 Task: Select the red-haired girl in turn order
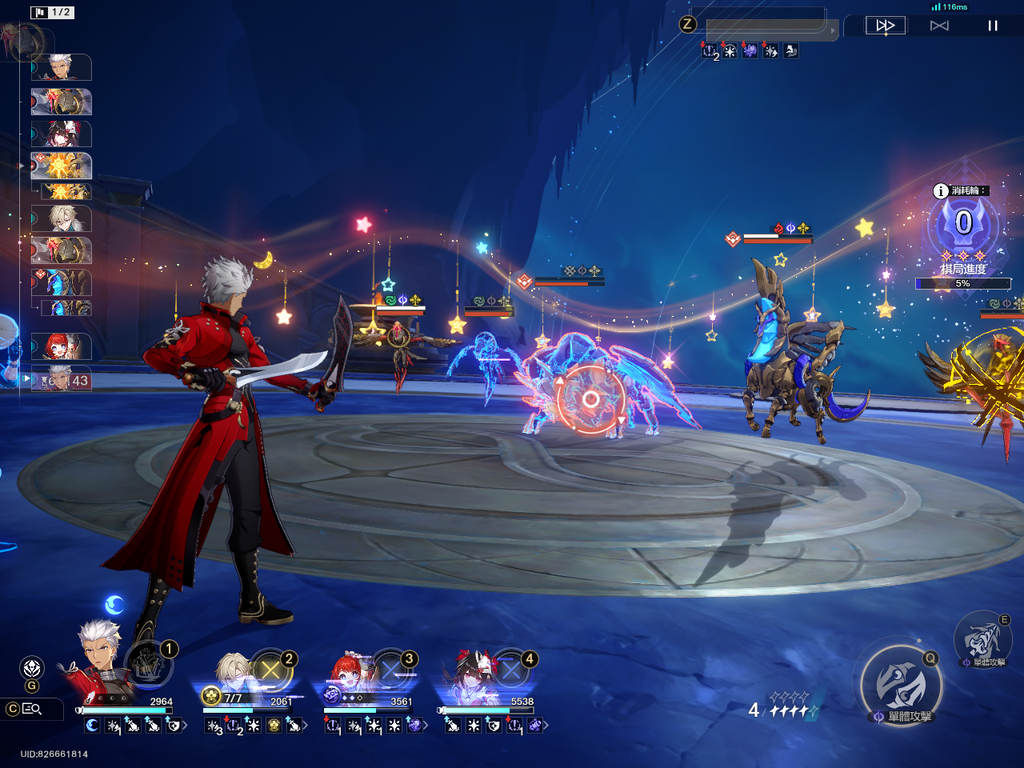62,346
